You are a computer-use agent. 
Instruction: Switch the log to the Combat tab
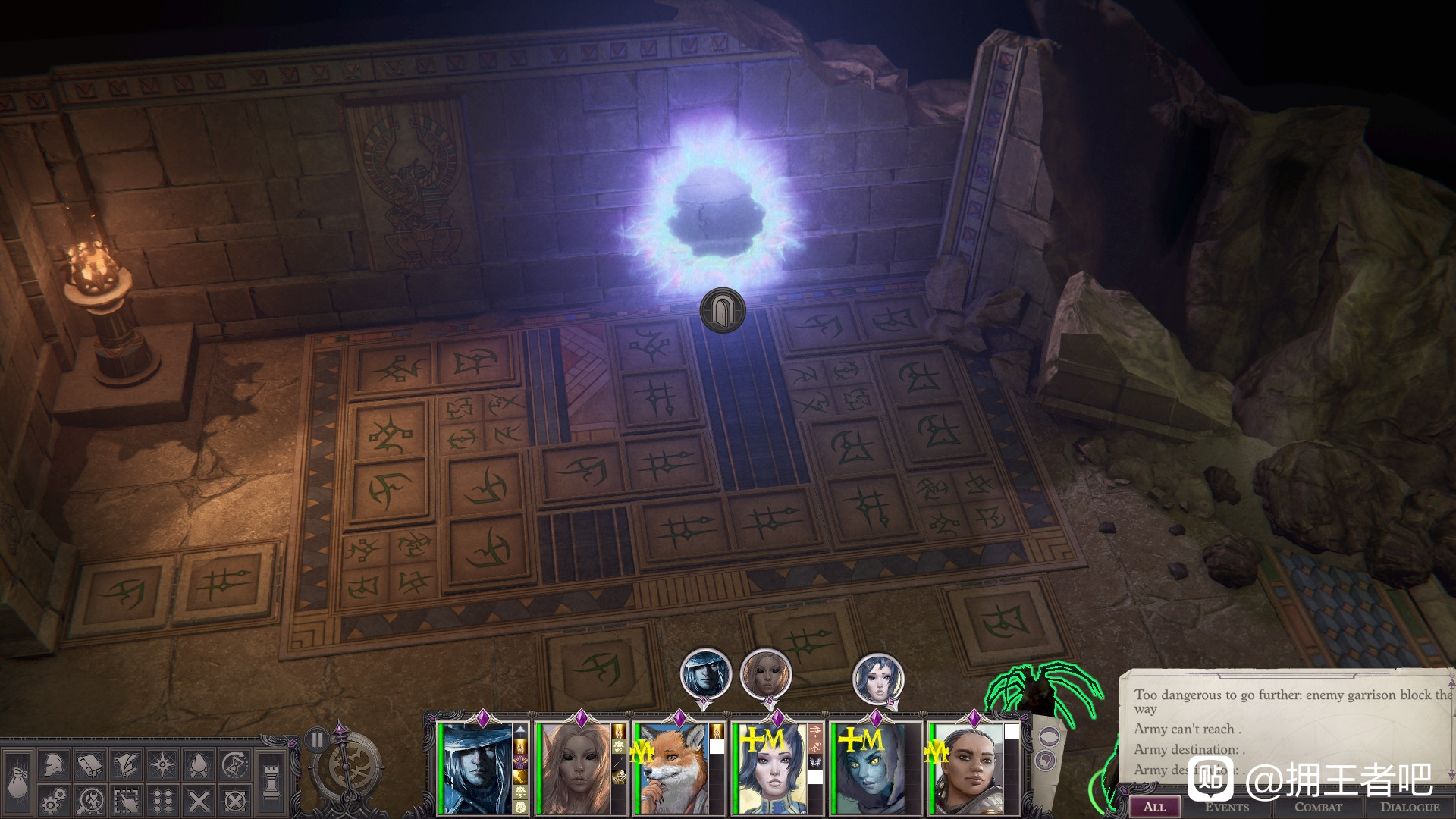pyautogui.click(x=1318, y=807)
